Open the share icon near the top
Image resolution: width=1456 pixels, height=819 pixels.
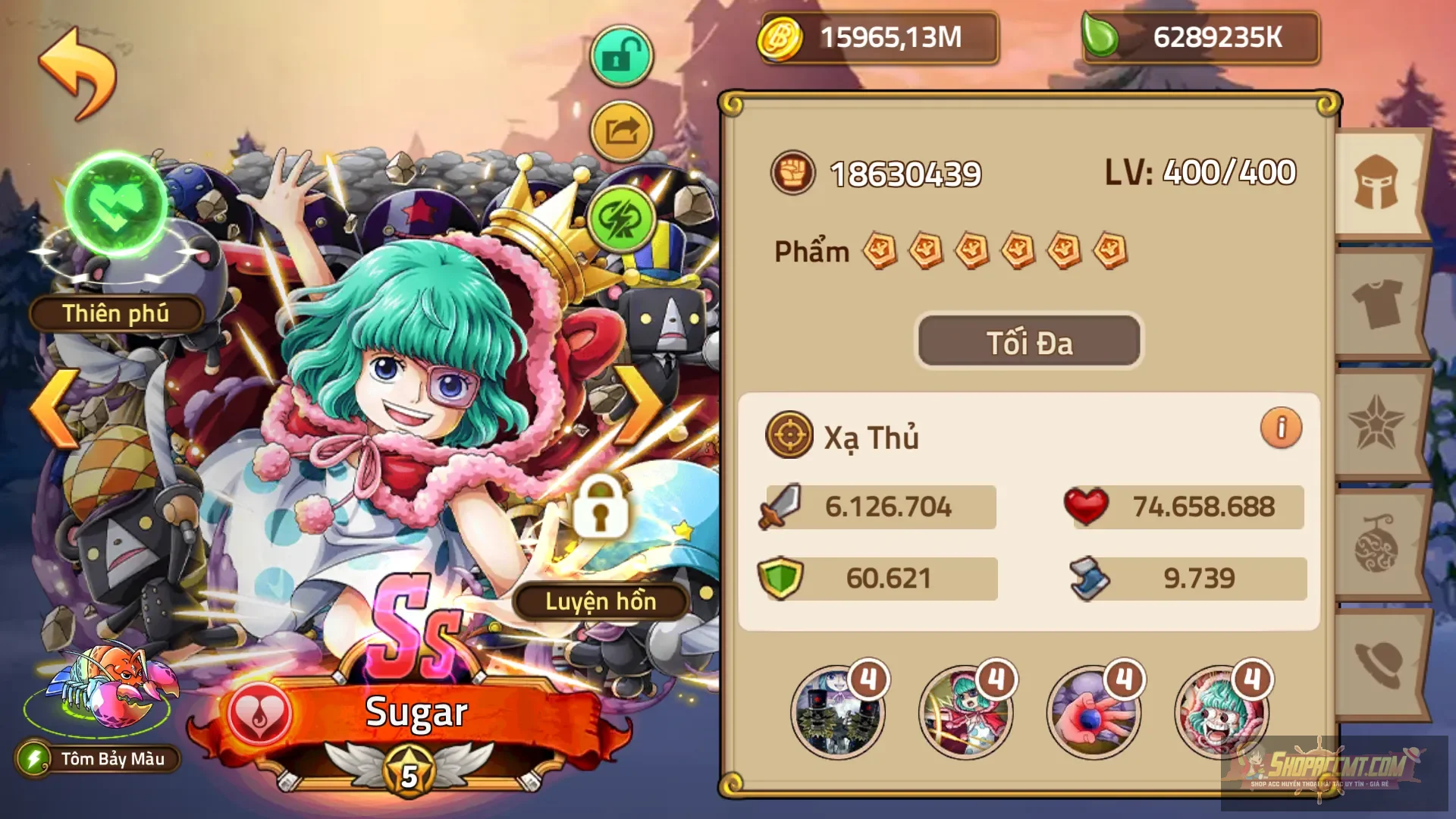point(621,130)
